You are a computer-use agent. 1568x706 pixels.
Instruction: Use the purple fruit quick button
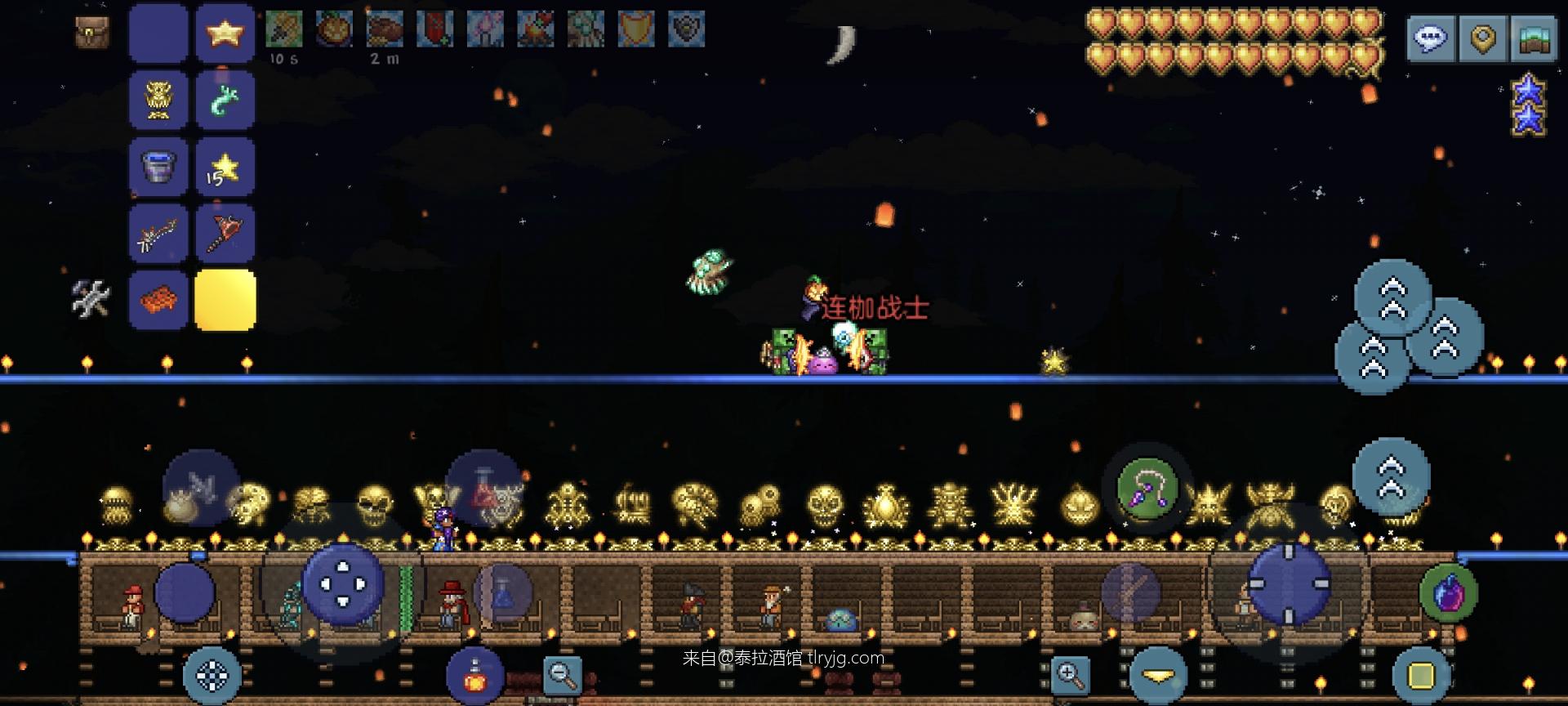pos(1448,592)
